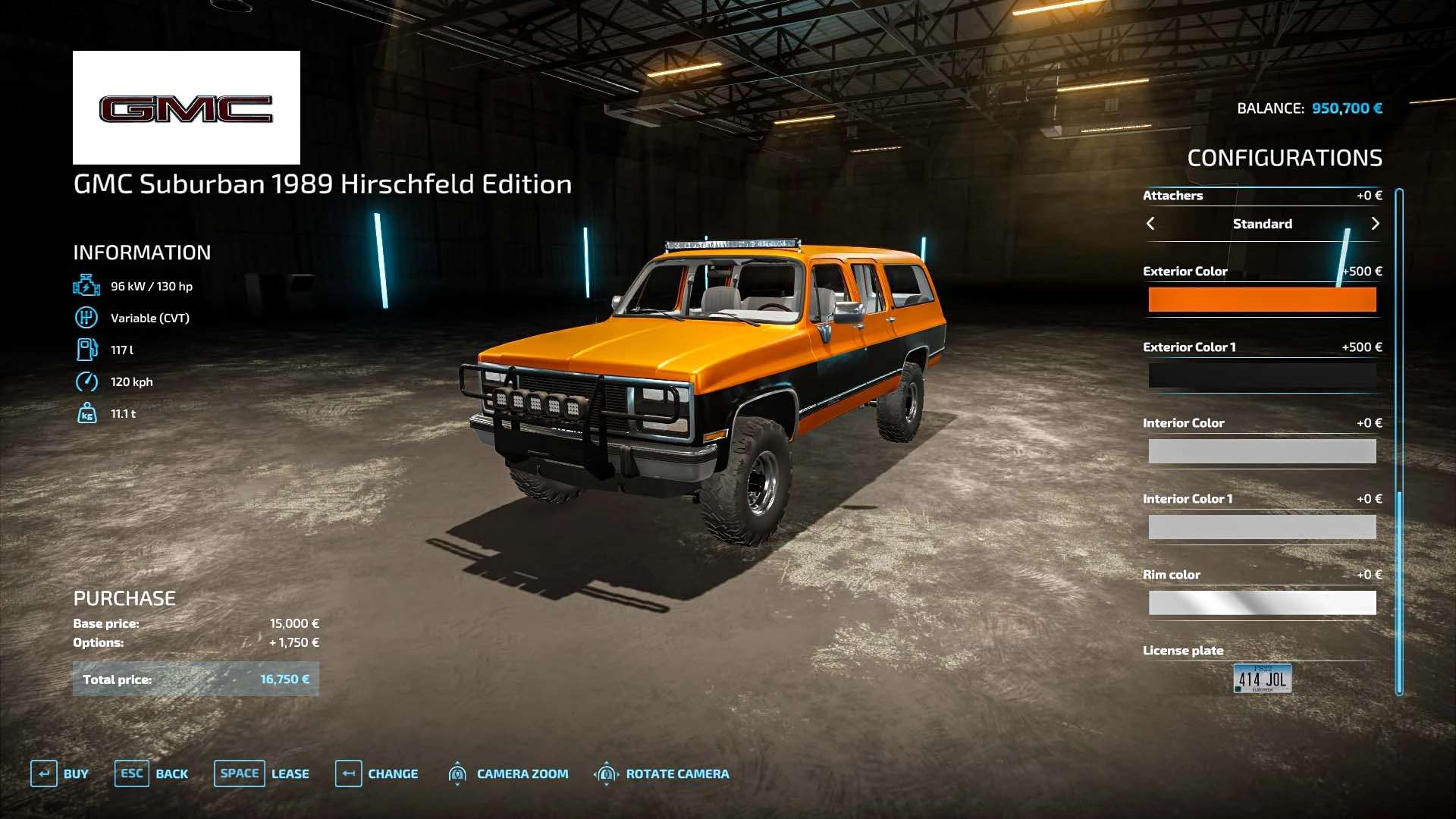Lease the vehicle instead of buying
This screenshot has height=819, width=1456.
(262, 773)
